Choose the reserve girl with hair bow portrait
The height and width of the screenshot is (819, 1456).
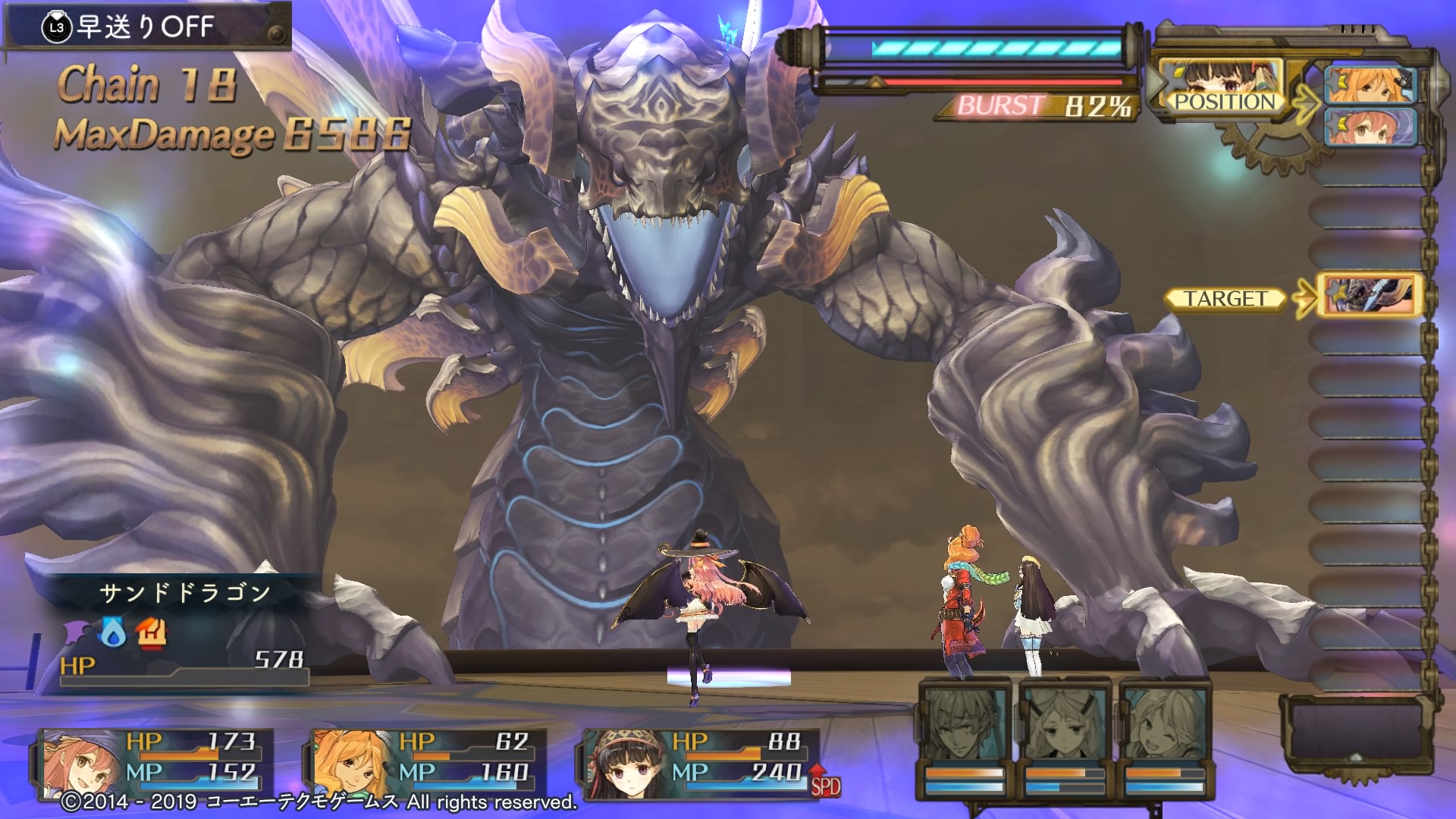1065,724
